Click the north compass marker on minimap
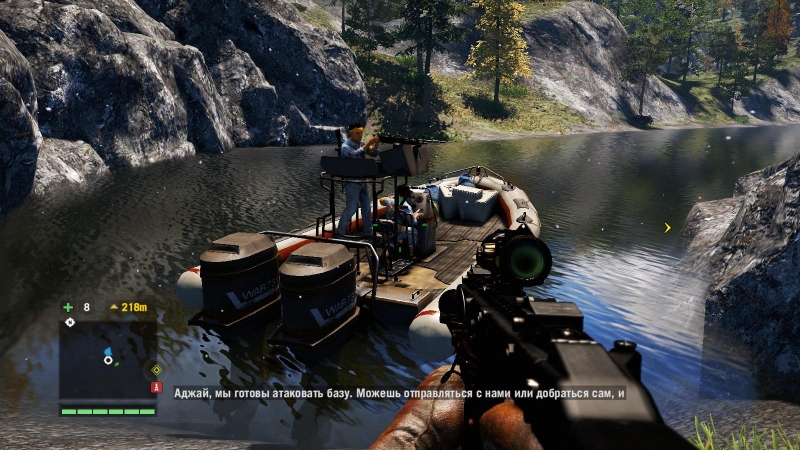 coord(69,322)
